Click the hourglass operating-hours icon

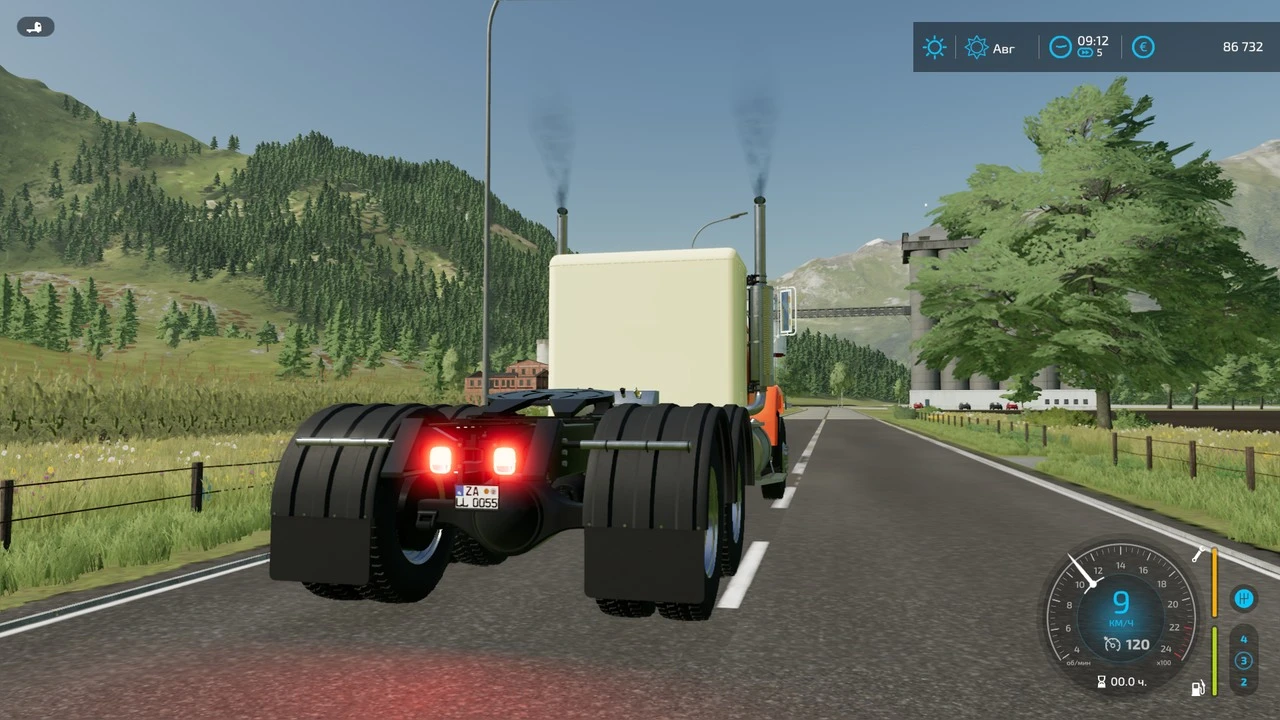coord(1101,682)
